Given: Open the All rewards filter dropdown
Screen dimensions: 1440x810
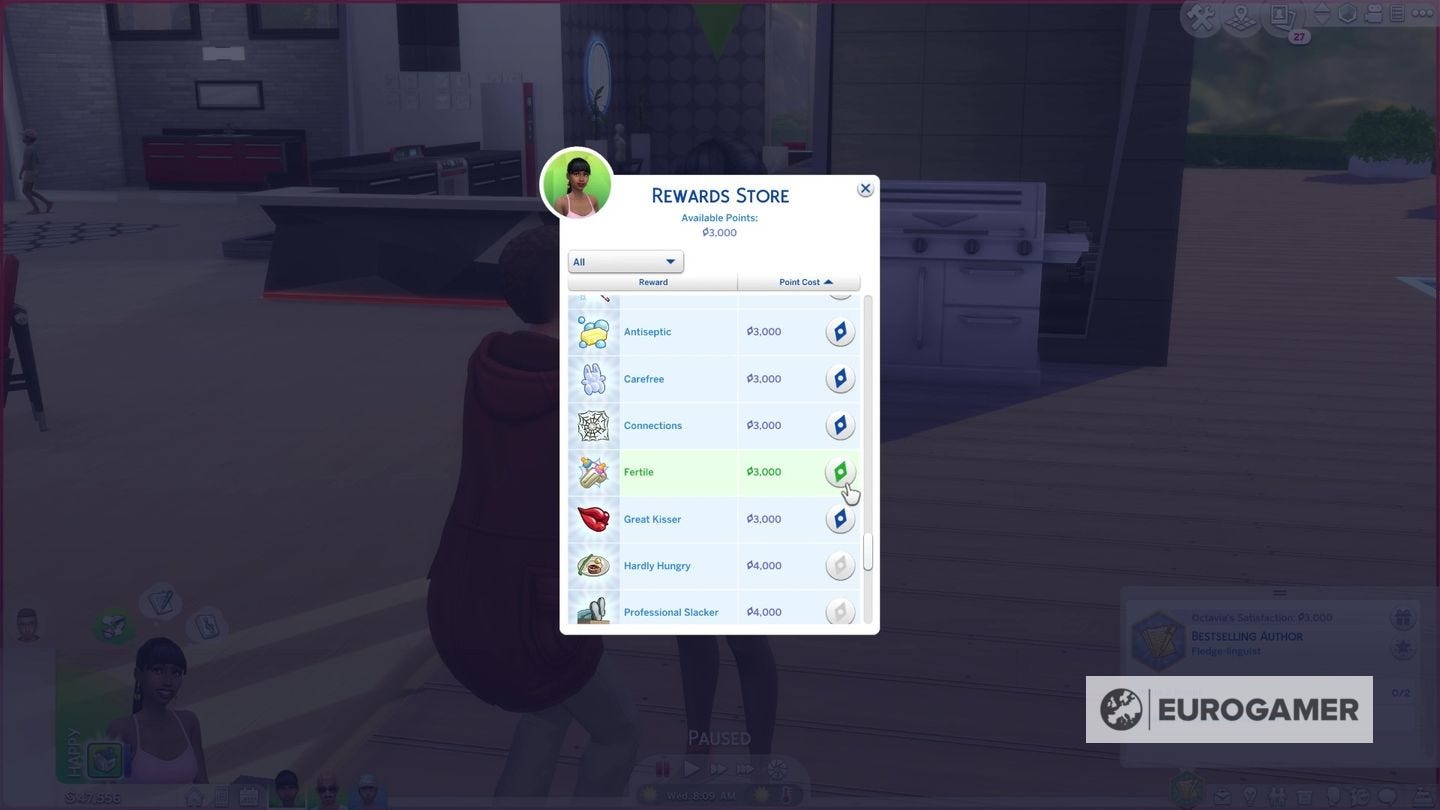Looking at the screenshot, I should tap(624, 261).
